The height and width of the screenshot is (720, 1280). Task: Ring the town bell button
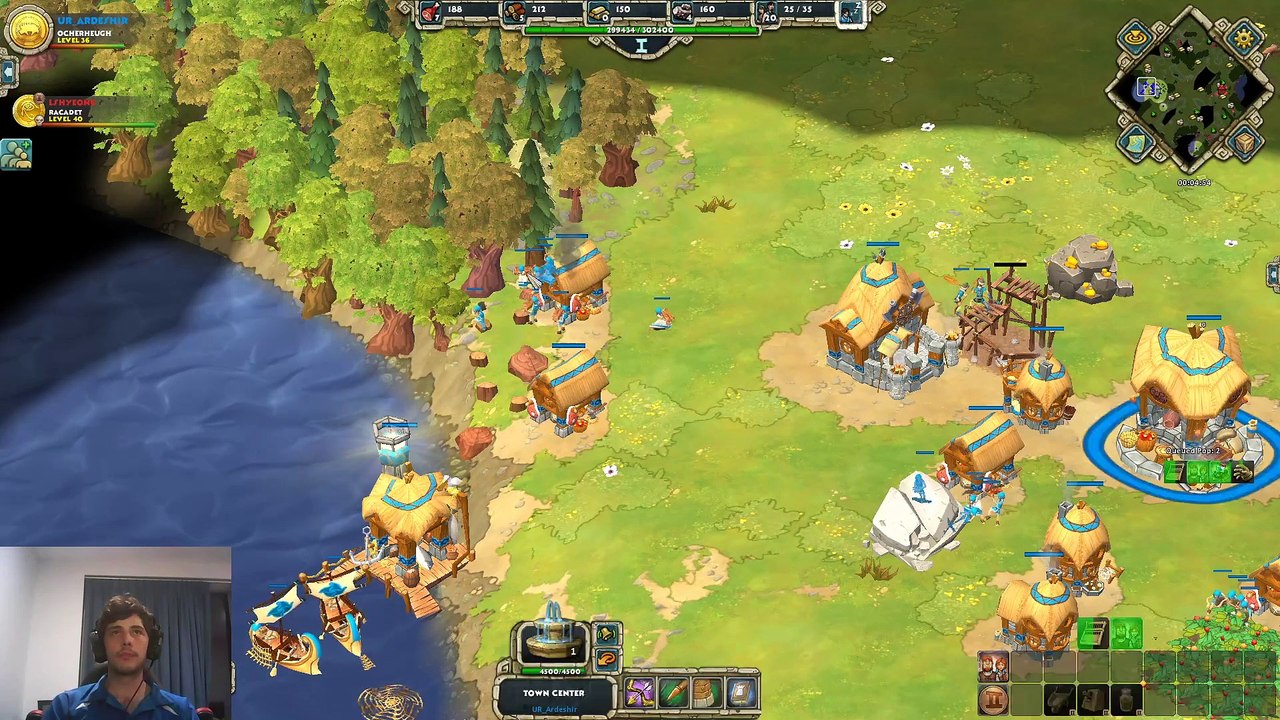[606, 634]
